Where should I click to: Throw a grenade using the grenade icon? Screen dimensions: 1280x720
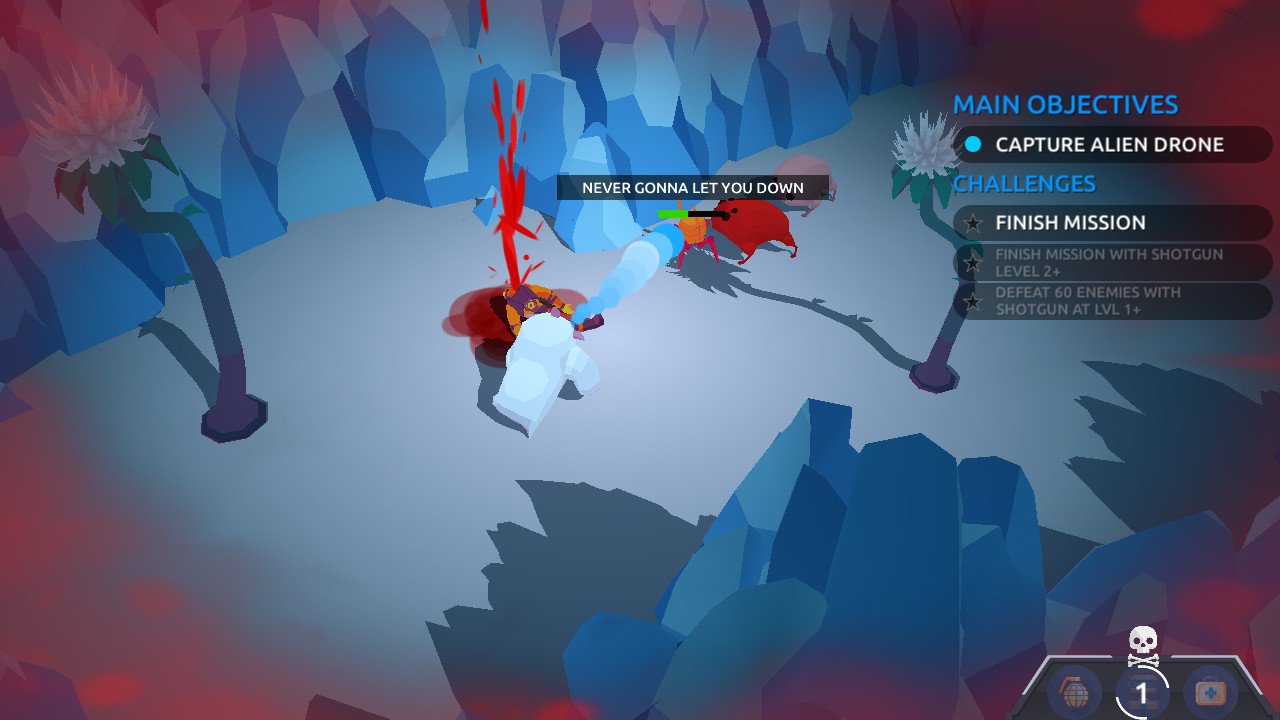(x=1075, y=692)
